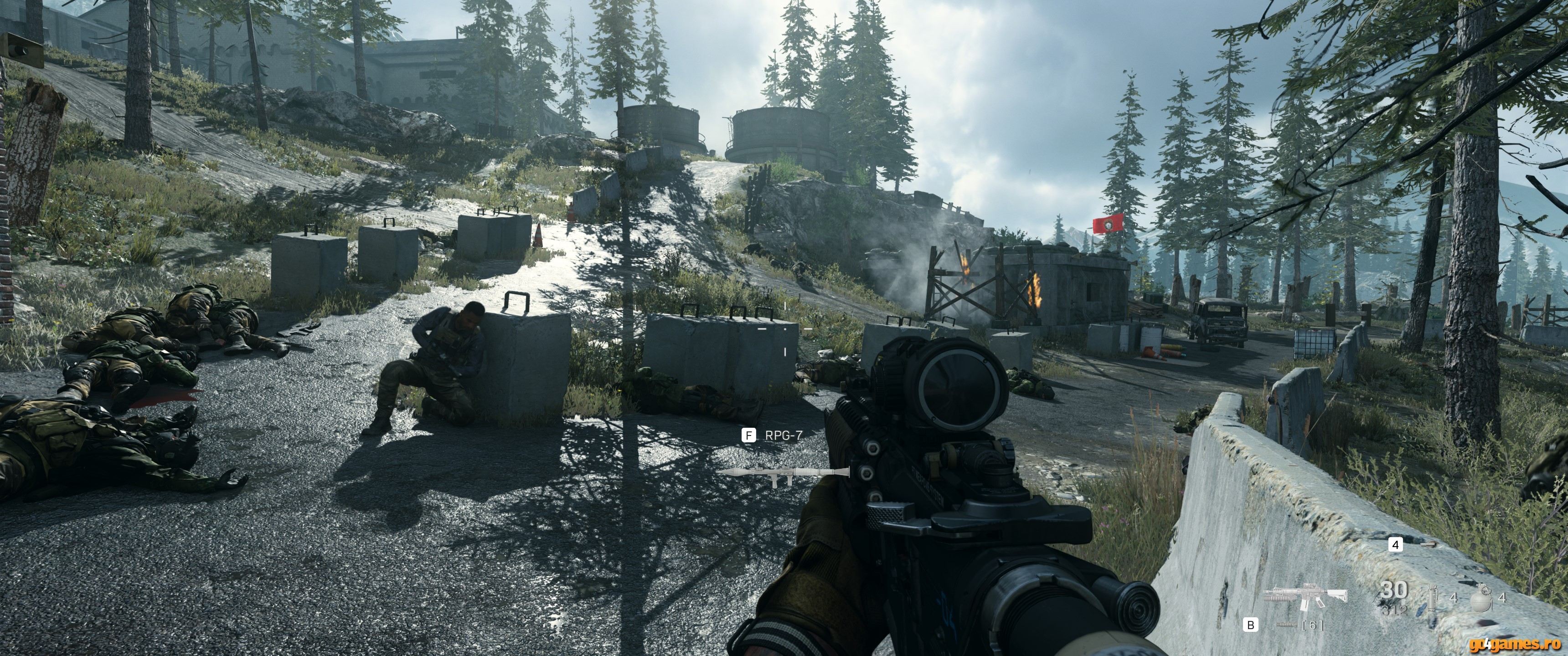The width and height of the screenshot is (1568, 656).
Task: Click the flashbang grenade icon
Action: (x=1432, y=599)
